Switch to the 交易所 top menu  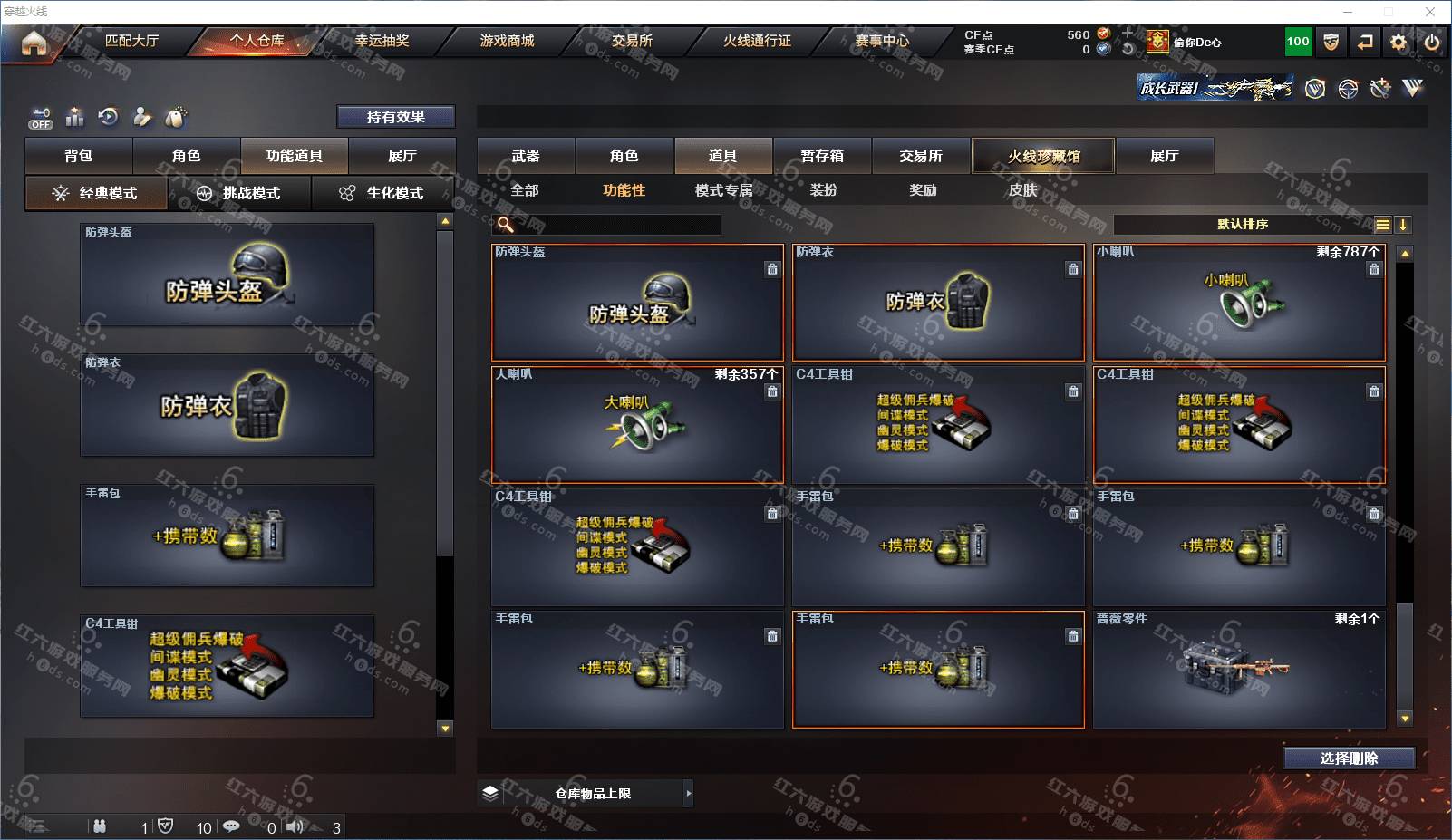[632, 41]
